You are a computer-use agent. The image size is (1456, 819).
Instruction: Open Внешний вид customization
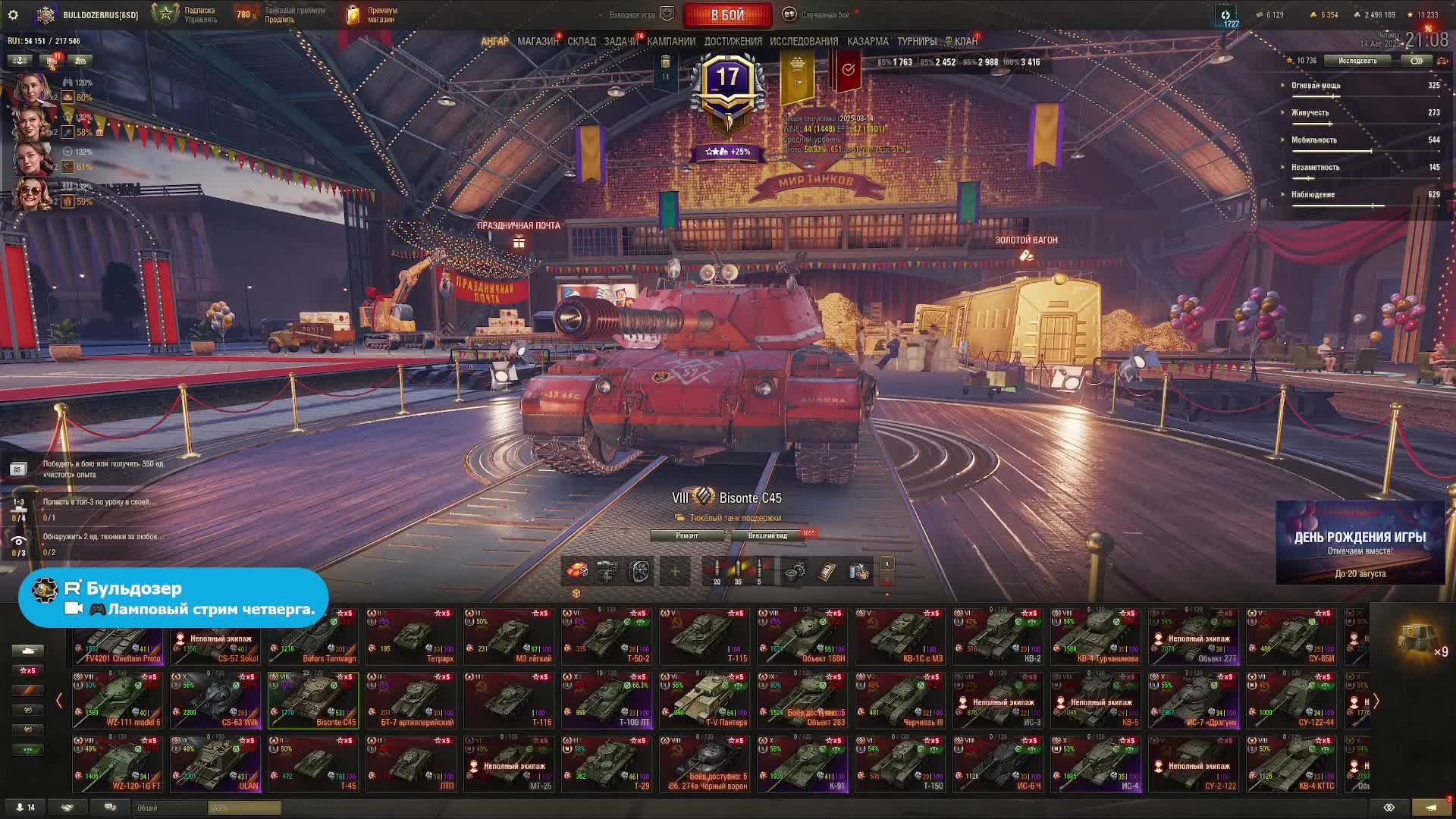(767, 535)
